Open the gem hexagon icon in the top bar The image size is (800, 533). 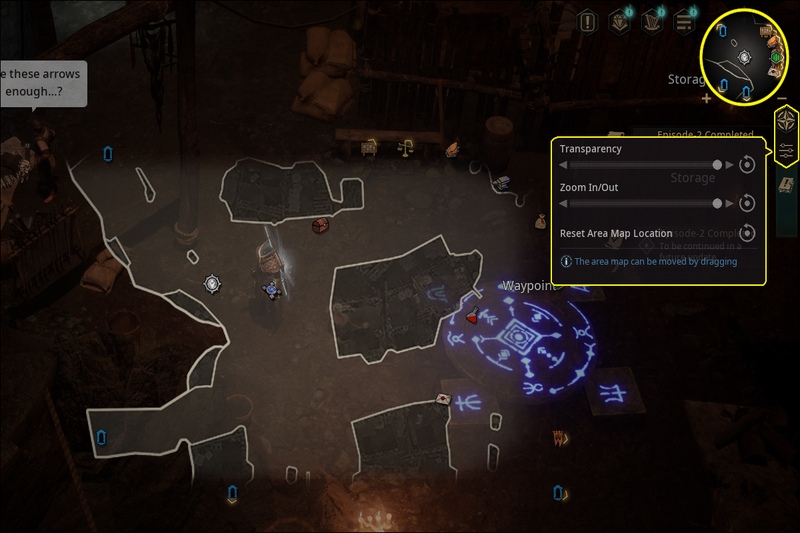(620, 20)
